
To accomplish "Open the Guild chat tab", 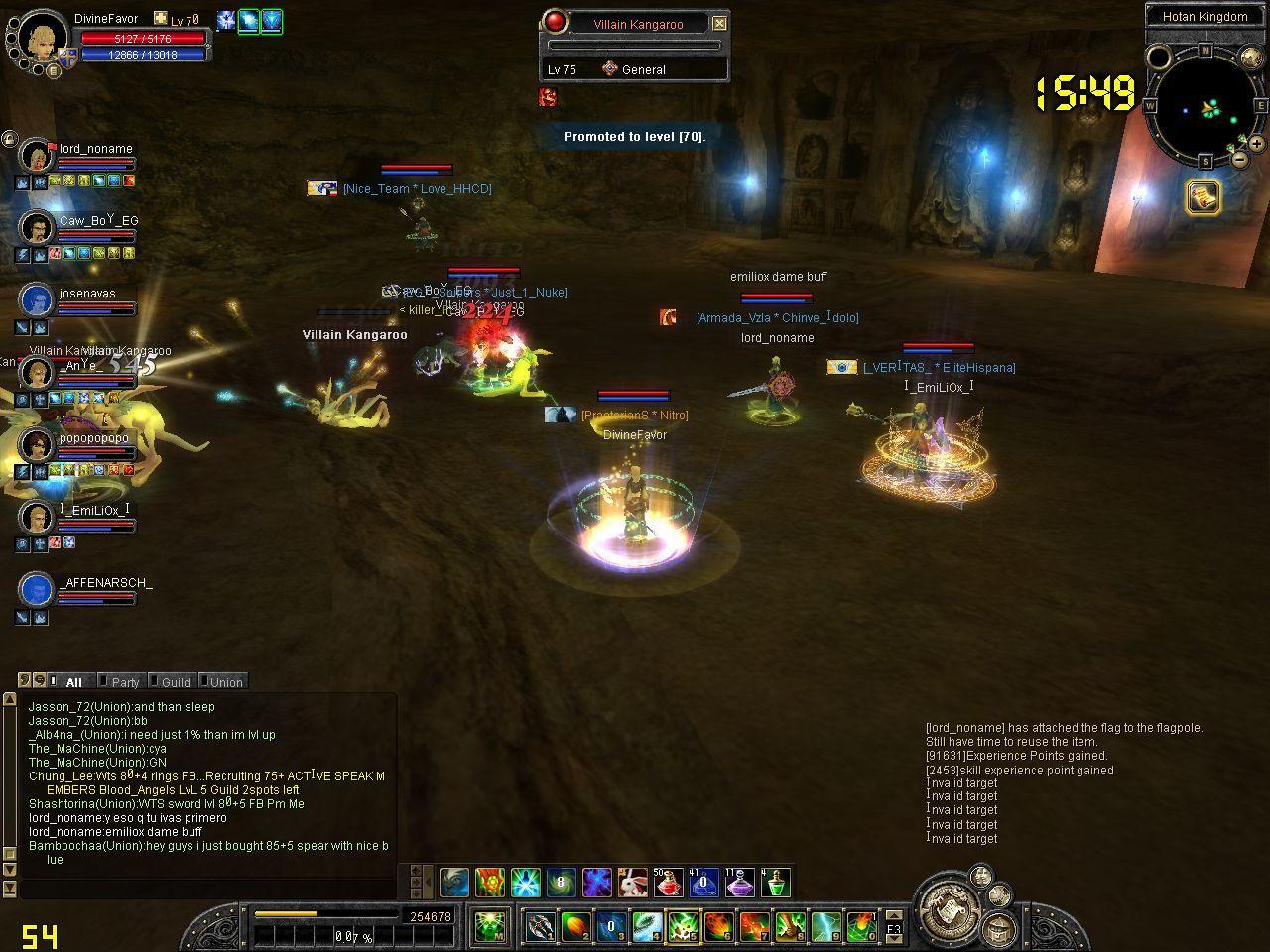I will click(175, 682).
